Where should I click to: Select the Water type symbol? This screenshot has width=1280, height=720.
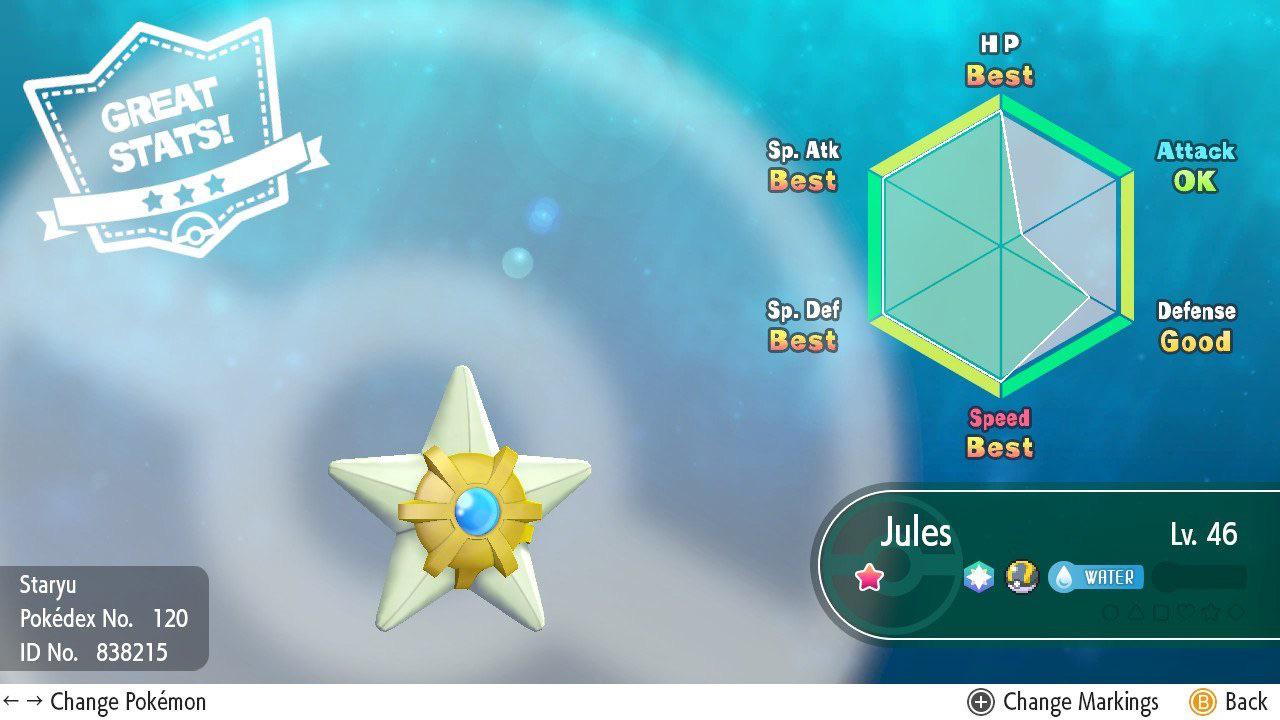click(x=1096, y=576)
